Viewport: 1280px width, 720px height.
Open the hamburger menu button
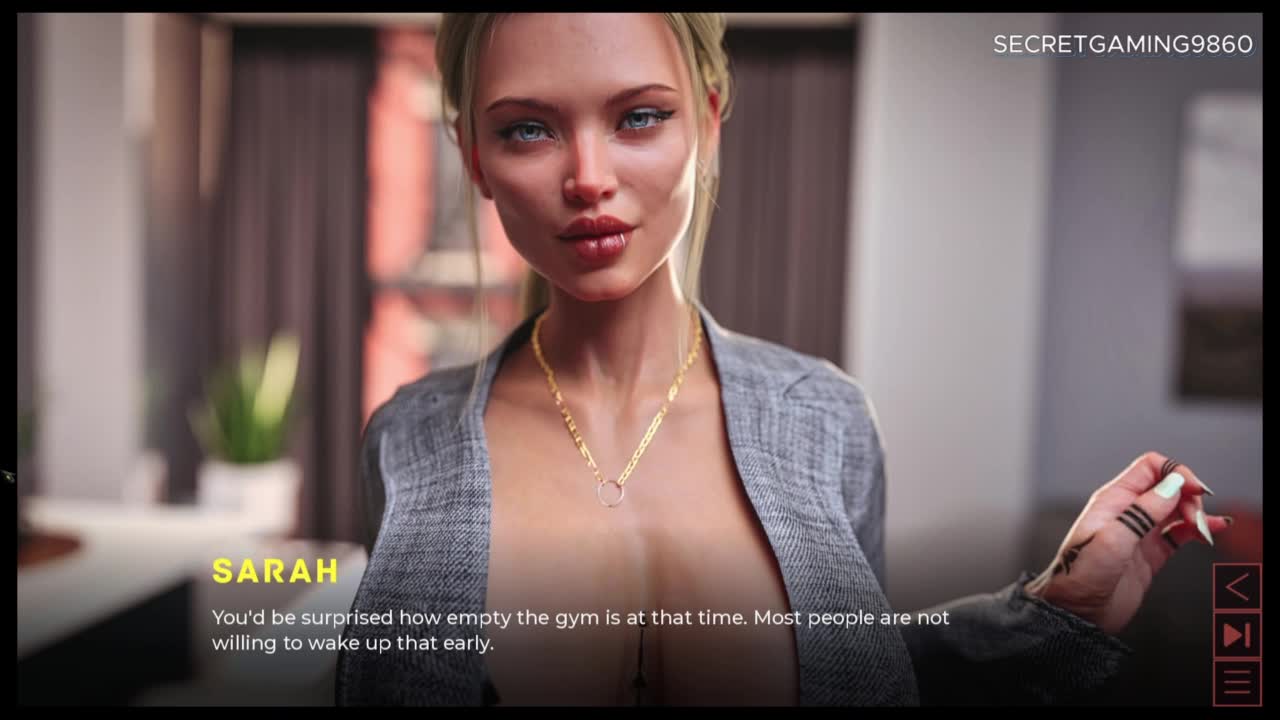coord(1237,683)
